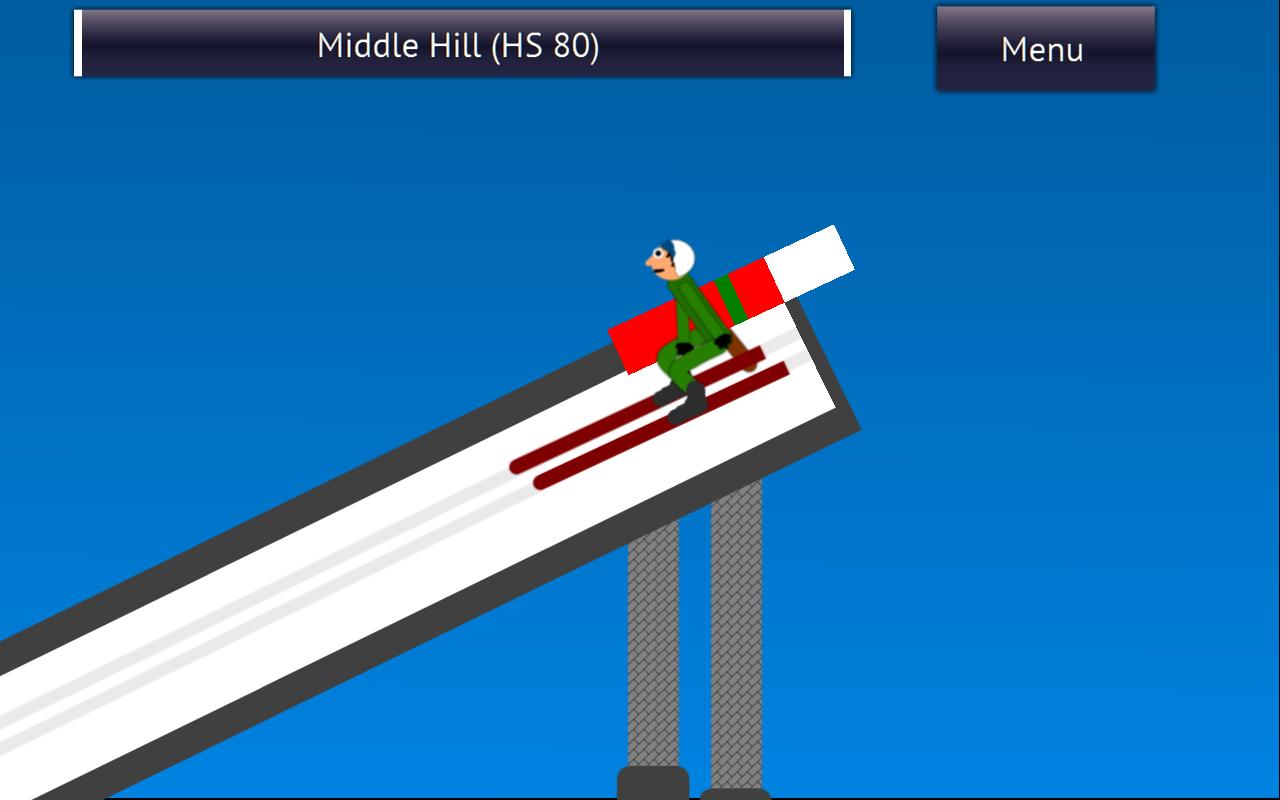Image resolution: width=1280 pixels, height=800 pixels.
Task: Click the skier's face
Action: click(x=660, y=260)
